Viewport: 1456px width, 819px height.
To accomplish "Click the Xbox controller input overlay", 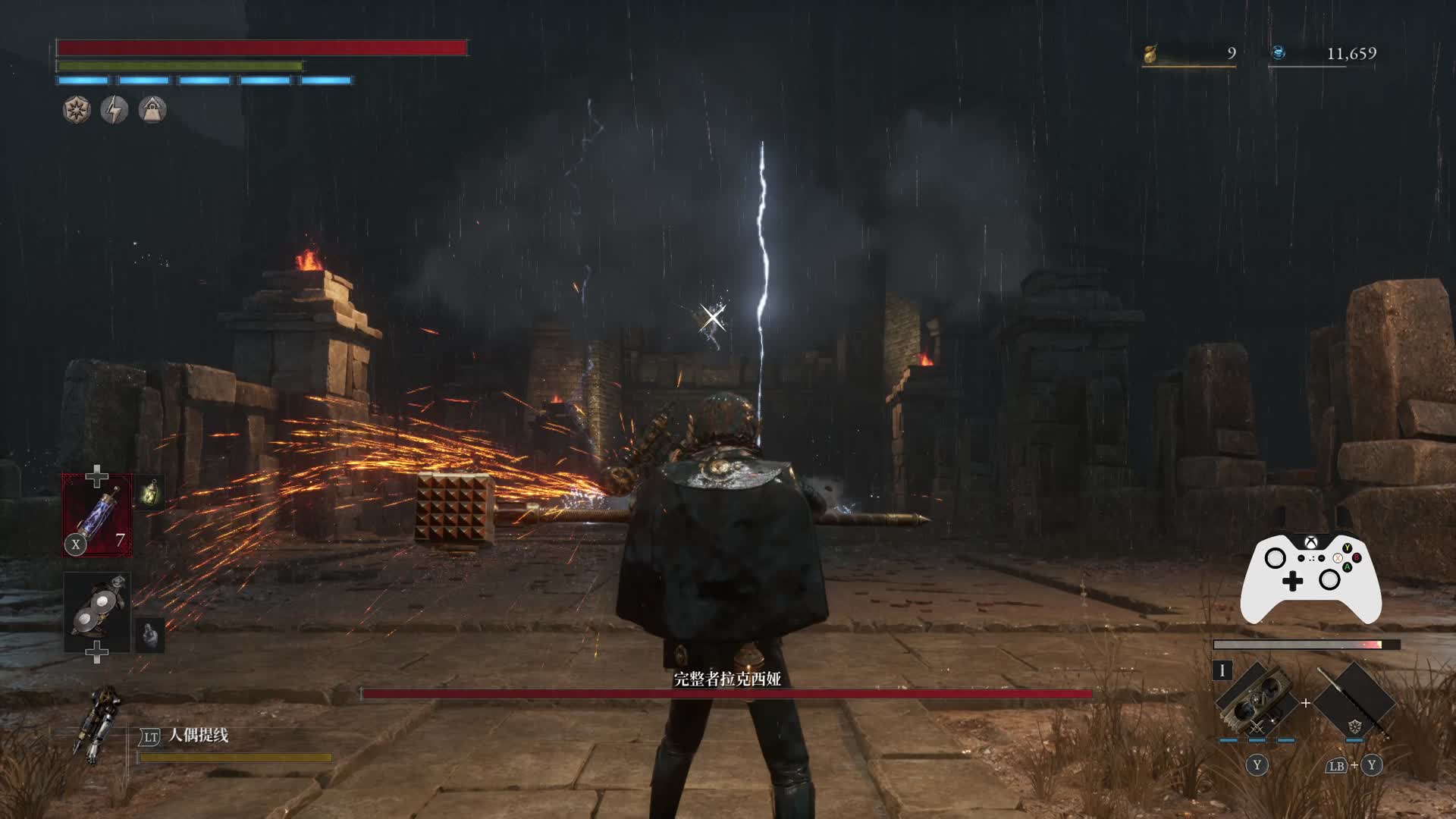I will (x=1310, y=578).
